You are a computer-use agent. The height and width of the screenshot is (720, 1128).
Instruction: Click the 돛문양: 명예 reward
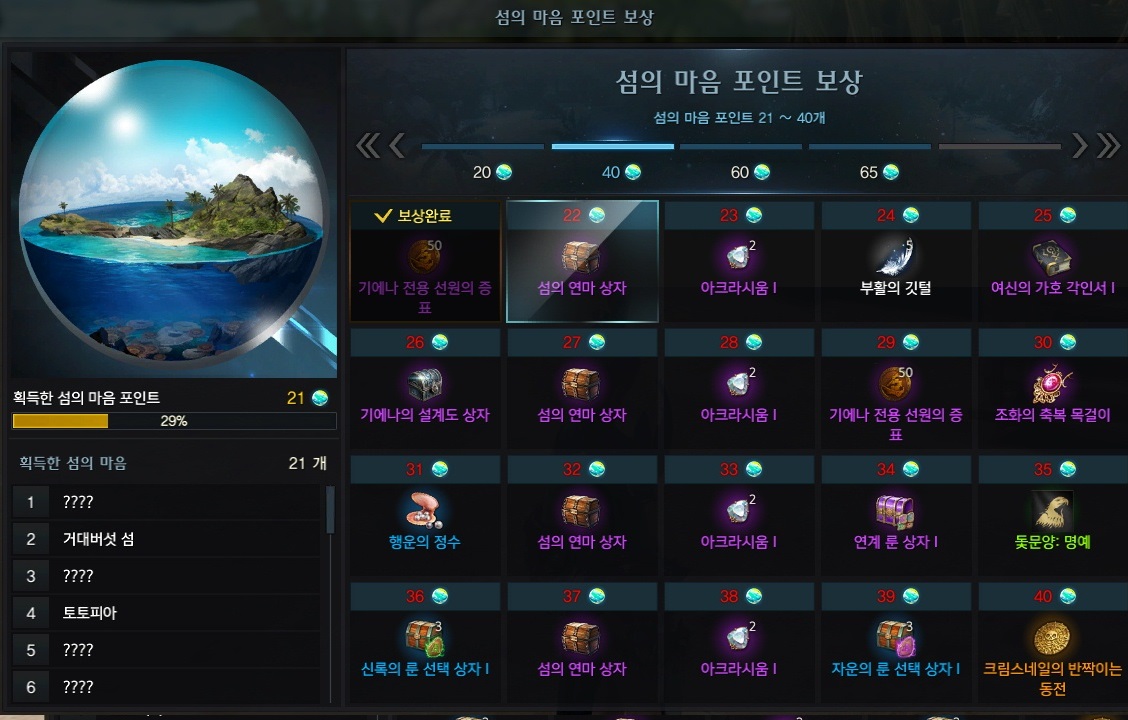(x=1052, y=515)
